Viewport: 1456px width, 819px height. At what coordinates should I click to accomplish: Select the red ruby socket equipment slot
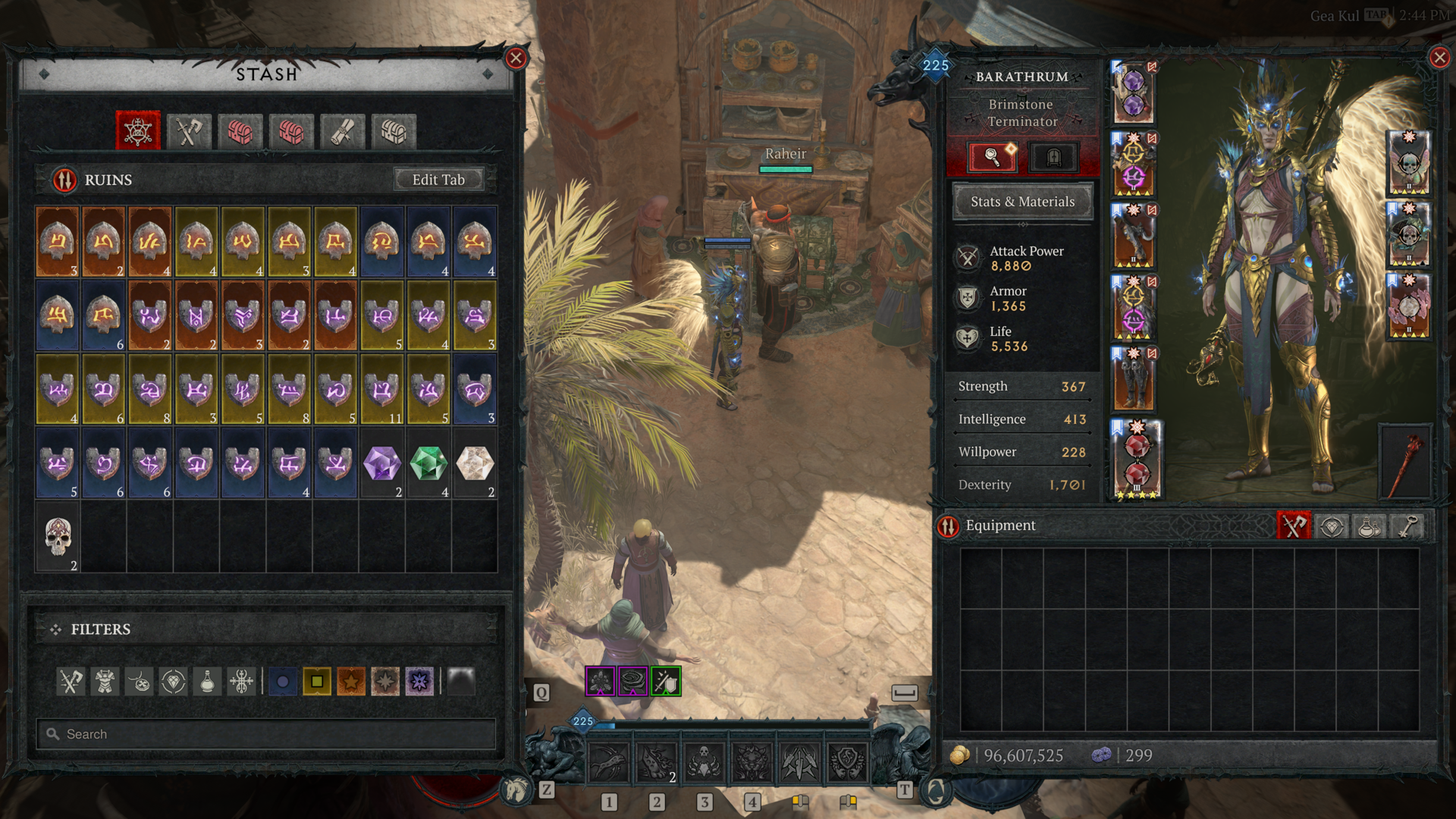pos(1135,460)
